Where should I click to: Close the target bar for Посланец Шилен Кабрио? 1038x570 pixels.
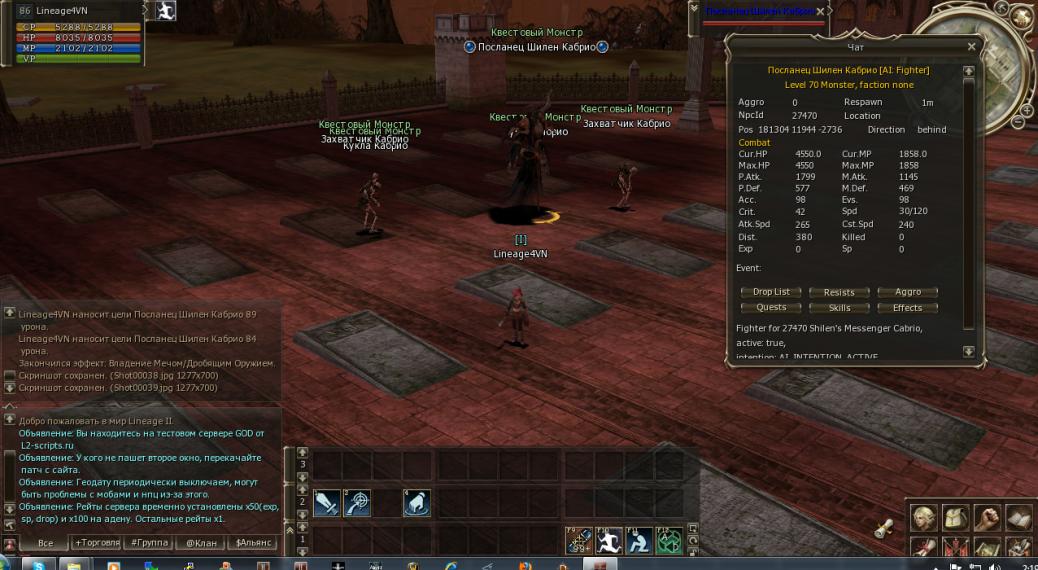click(x=820, y=12)
